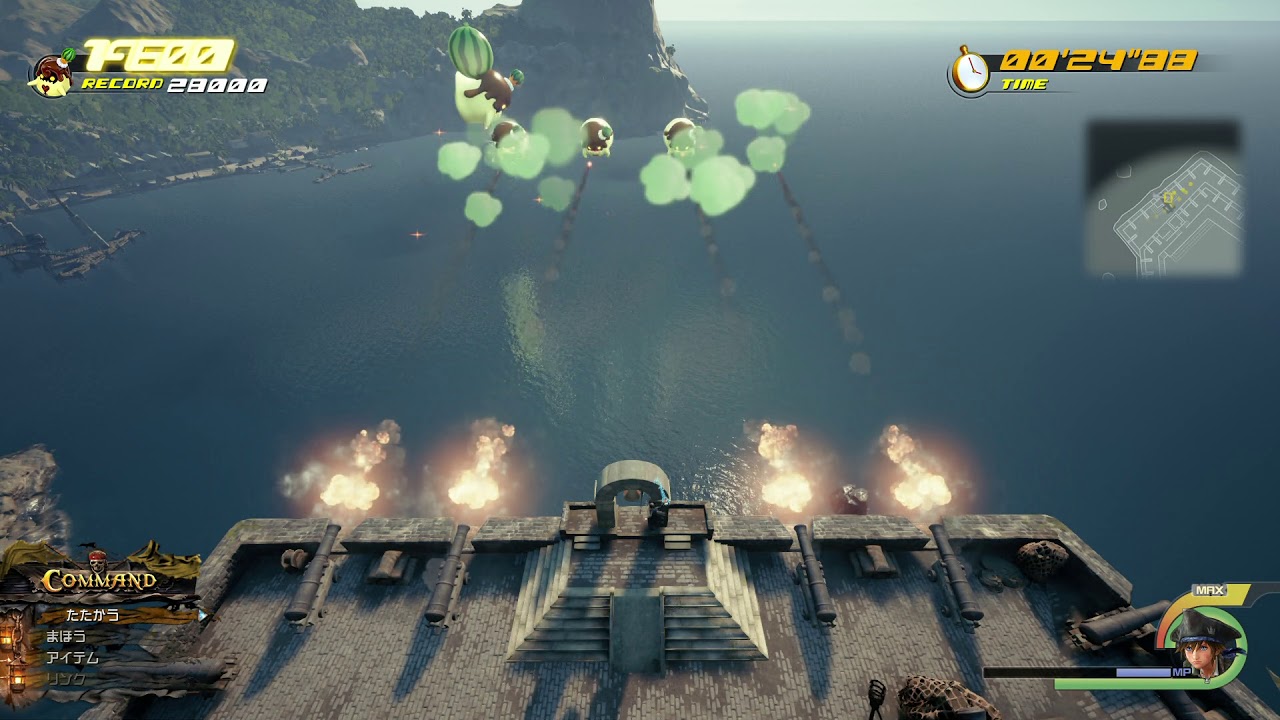The image size is (1280, 720).
Task: Click the Flan mascot score icon
Action: [x=50, y=72]
